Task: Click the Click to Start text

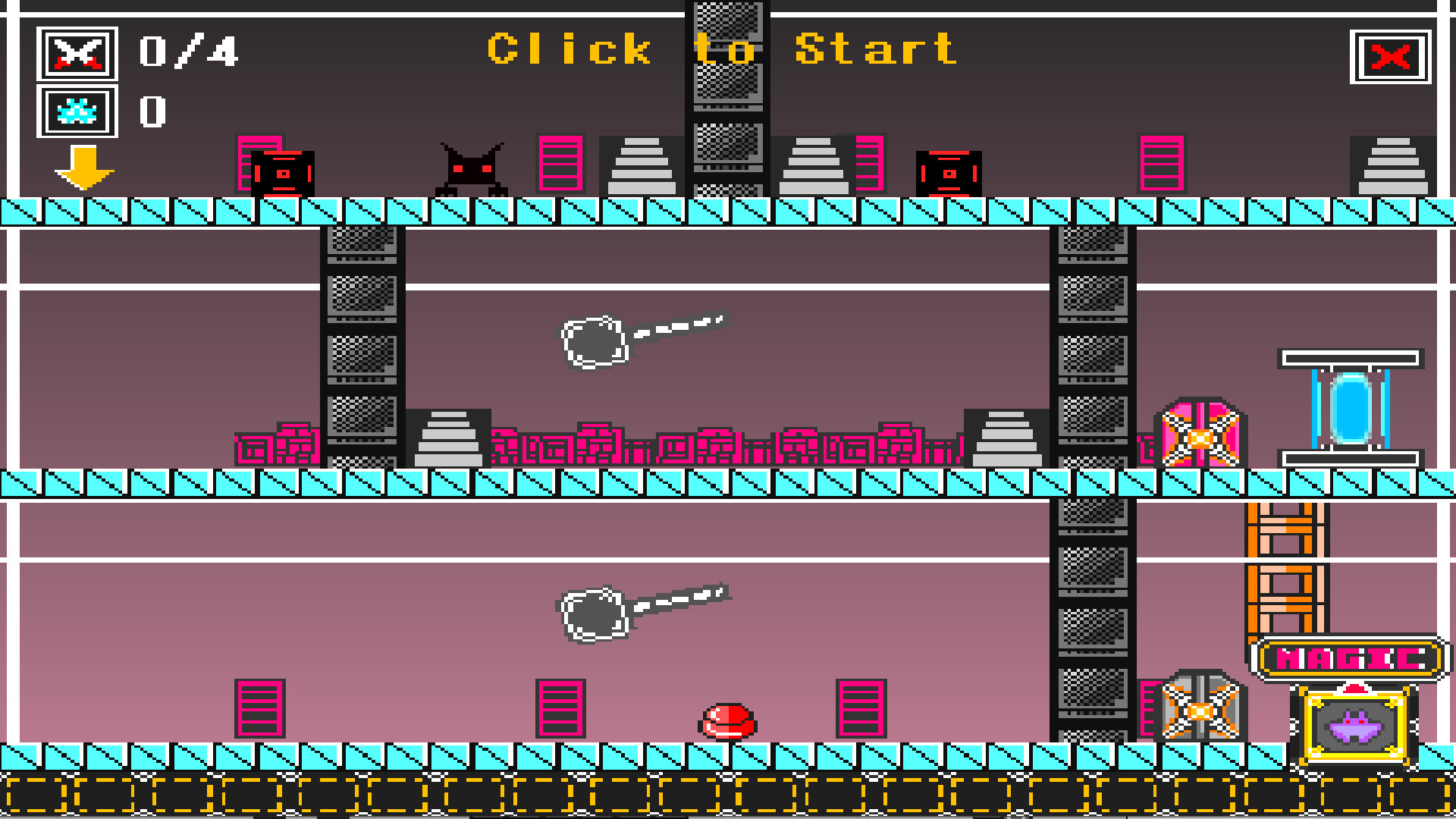Action: (720, 49)
